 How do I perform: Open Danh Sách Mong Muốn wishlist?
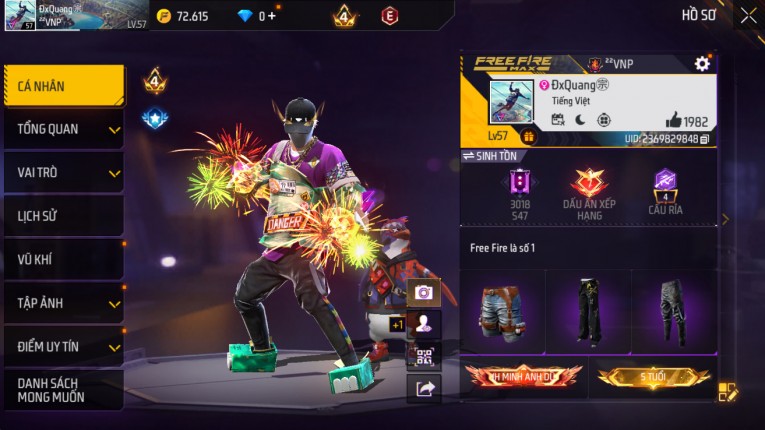click(x=64, y=390)
